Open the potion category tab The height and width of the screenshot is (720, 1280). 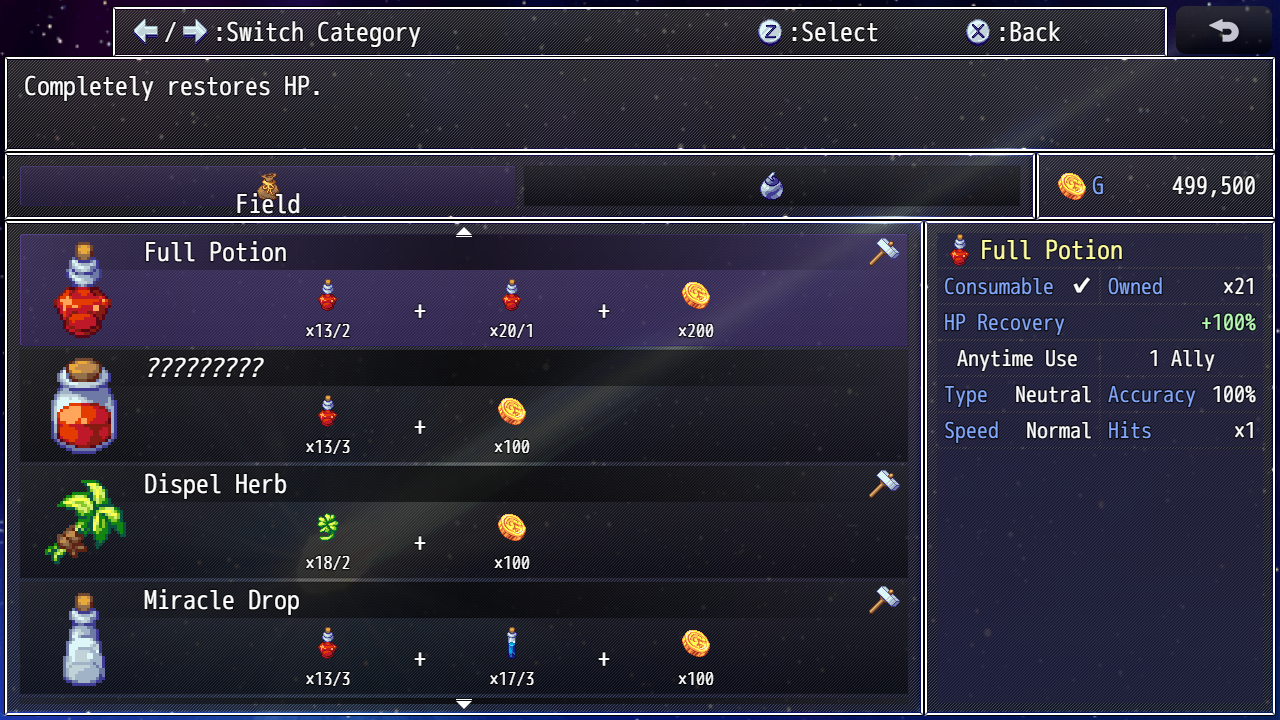(770, 185)
